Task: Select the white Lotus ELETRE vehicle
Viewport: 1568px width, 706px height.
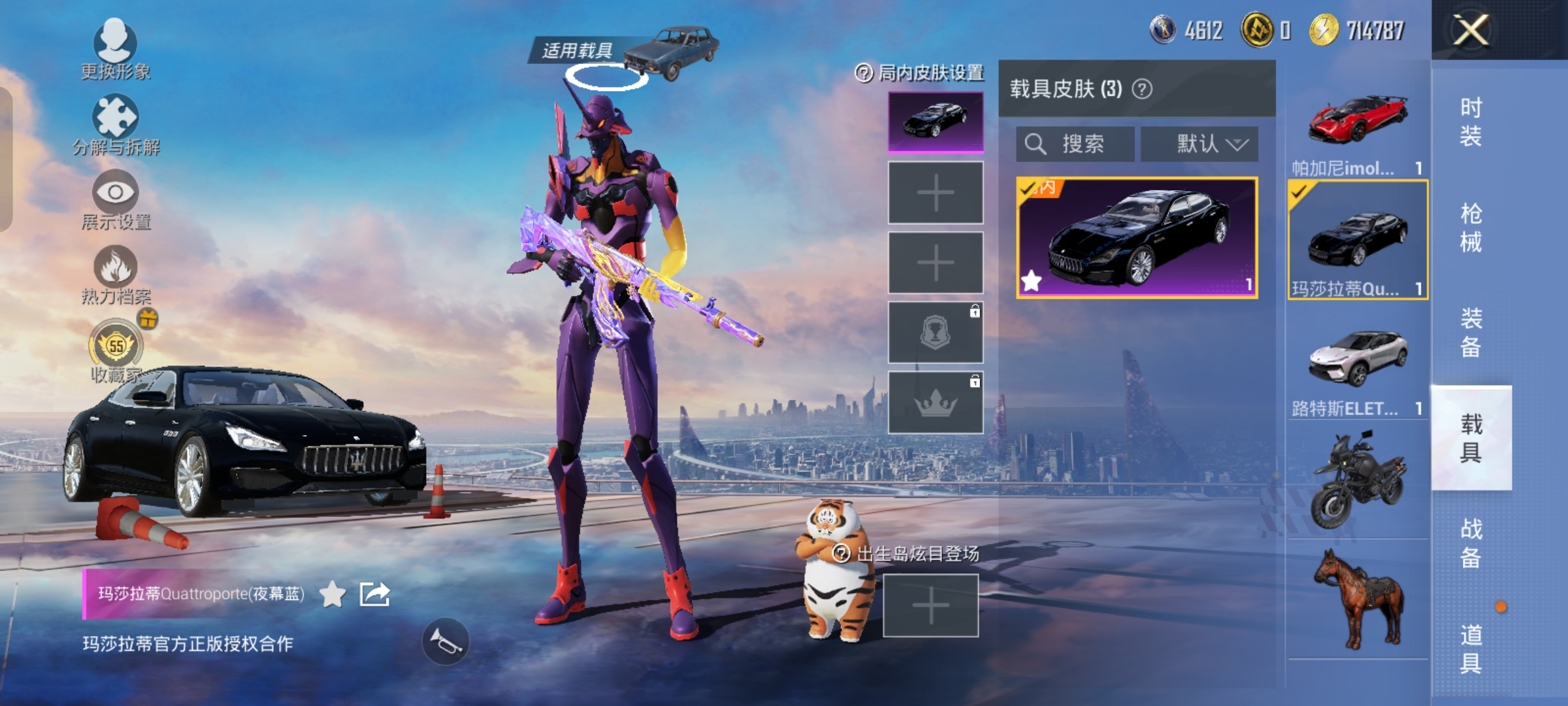Action: coord(1358,369)
